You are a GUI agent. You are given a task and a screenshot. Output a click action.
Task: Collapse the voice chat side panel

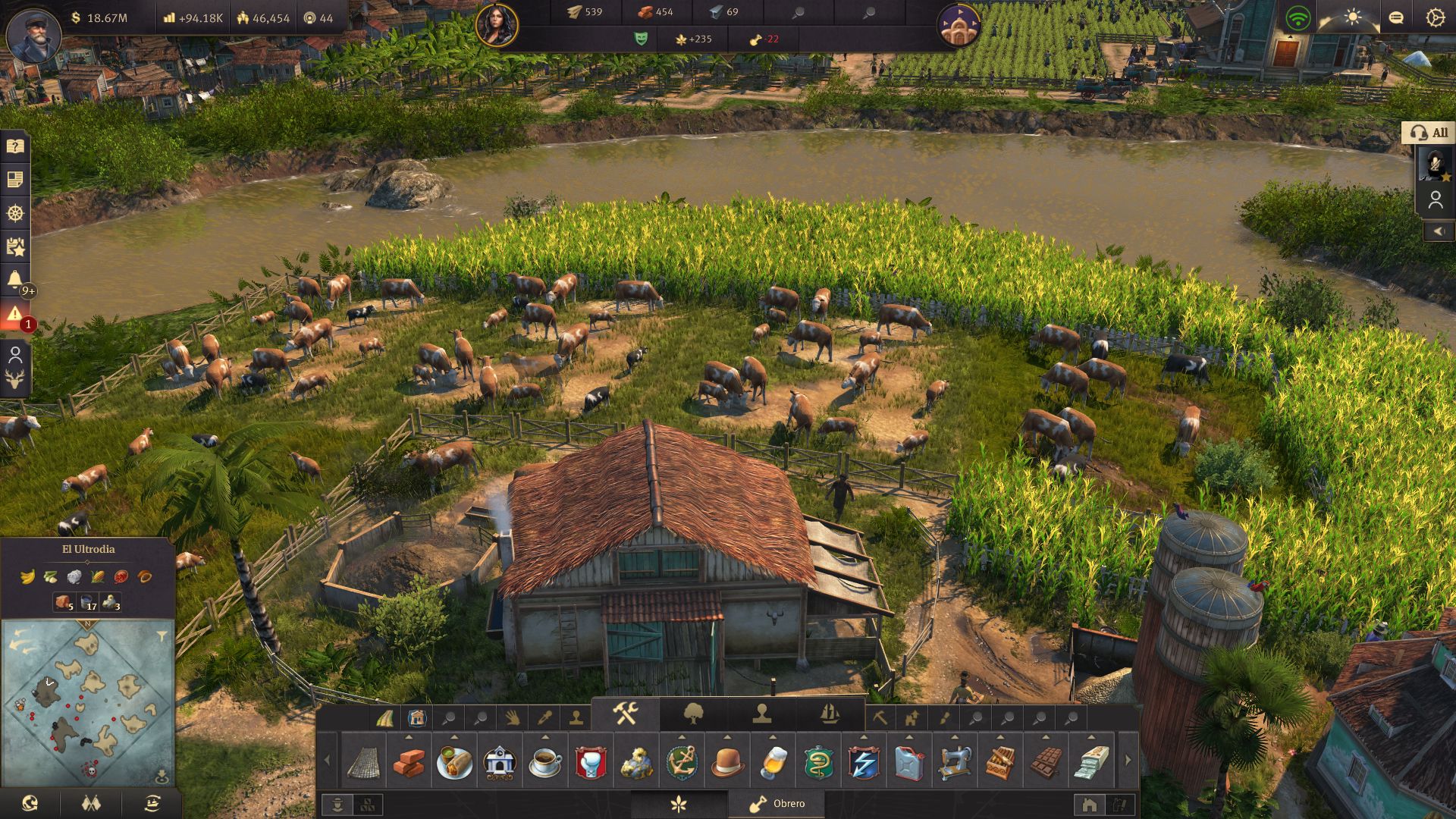[x=1439, y=231]
